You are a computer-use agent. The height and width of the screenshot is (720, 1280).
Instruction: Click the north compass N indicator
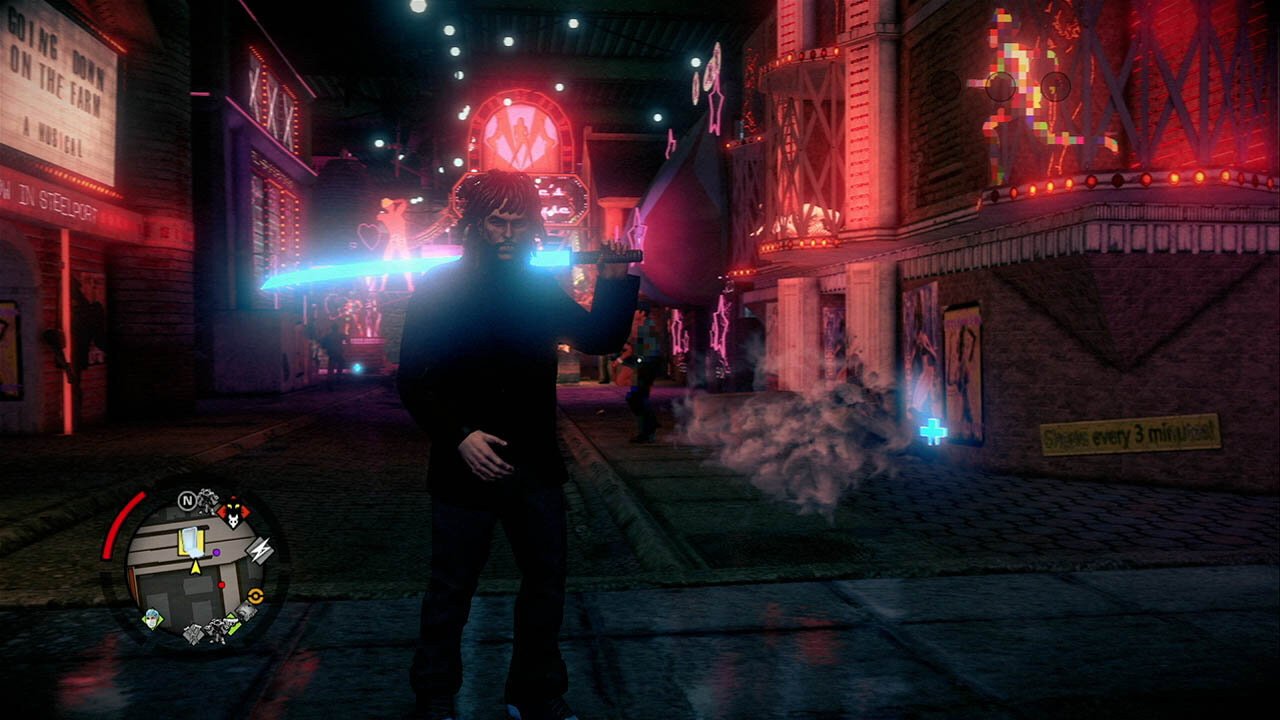[186, 500]
